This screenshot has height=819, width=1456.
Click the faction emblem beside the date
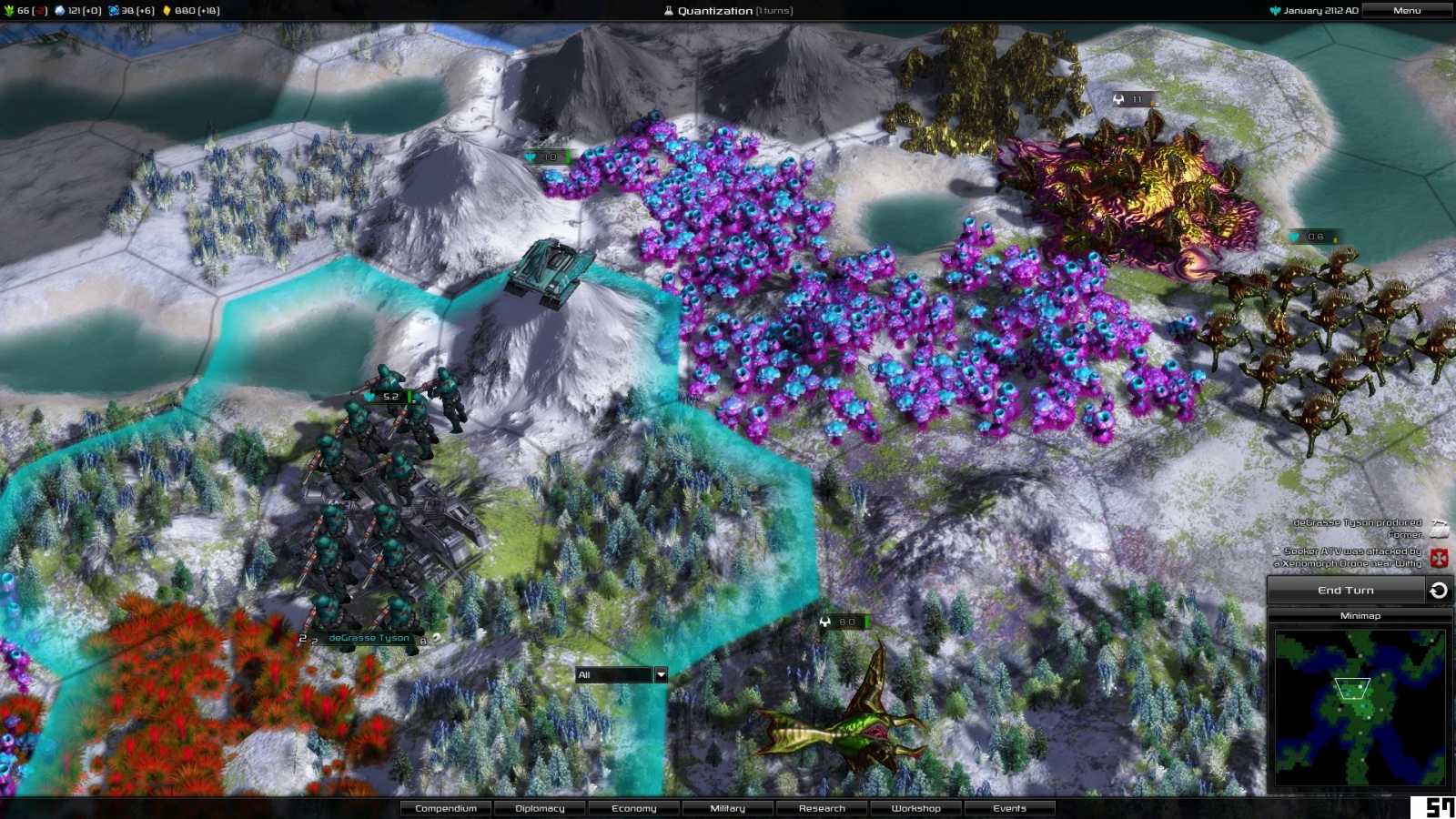coord(1276,11)
